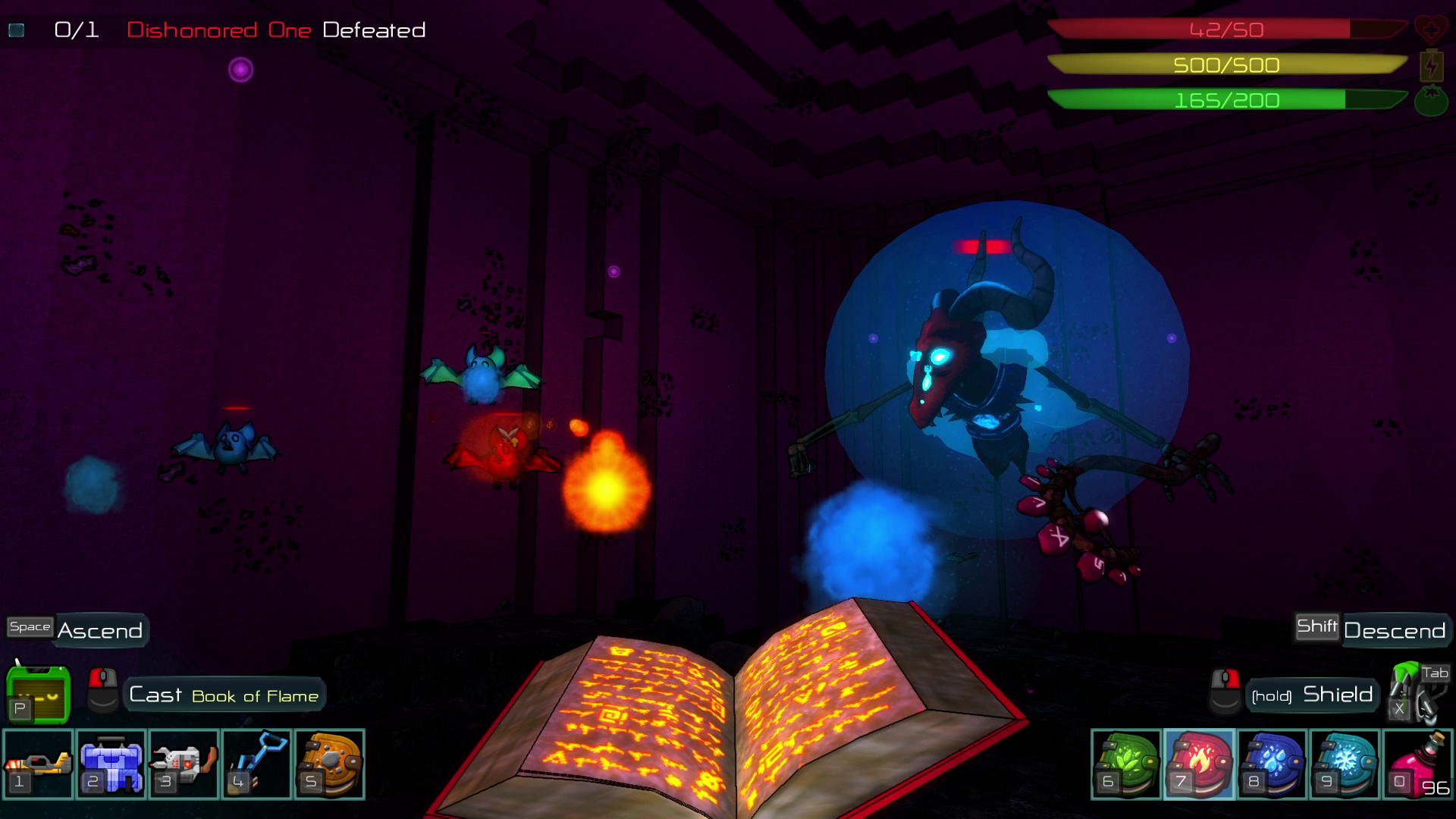1456x819 pixels.
Task: Click the Dishonored One Defeated objective tracker
Action: (x=239, y=30)
